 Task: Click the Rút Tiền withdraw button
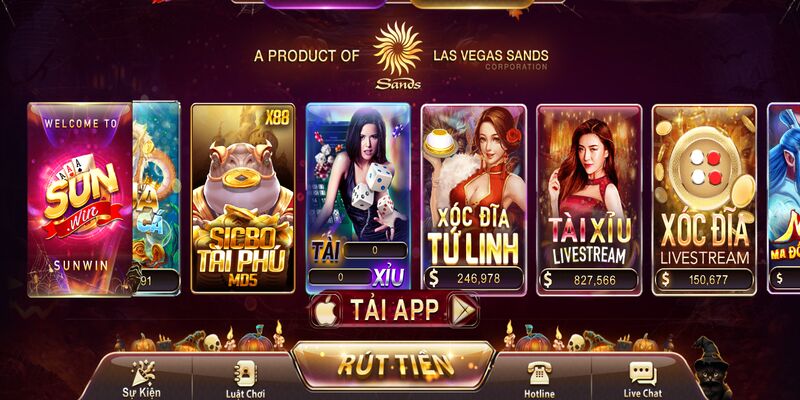click(x=393, y=364)
